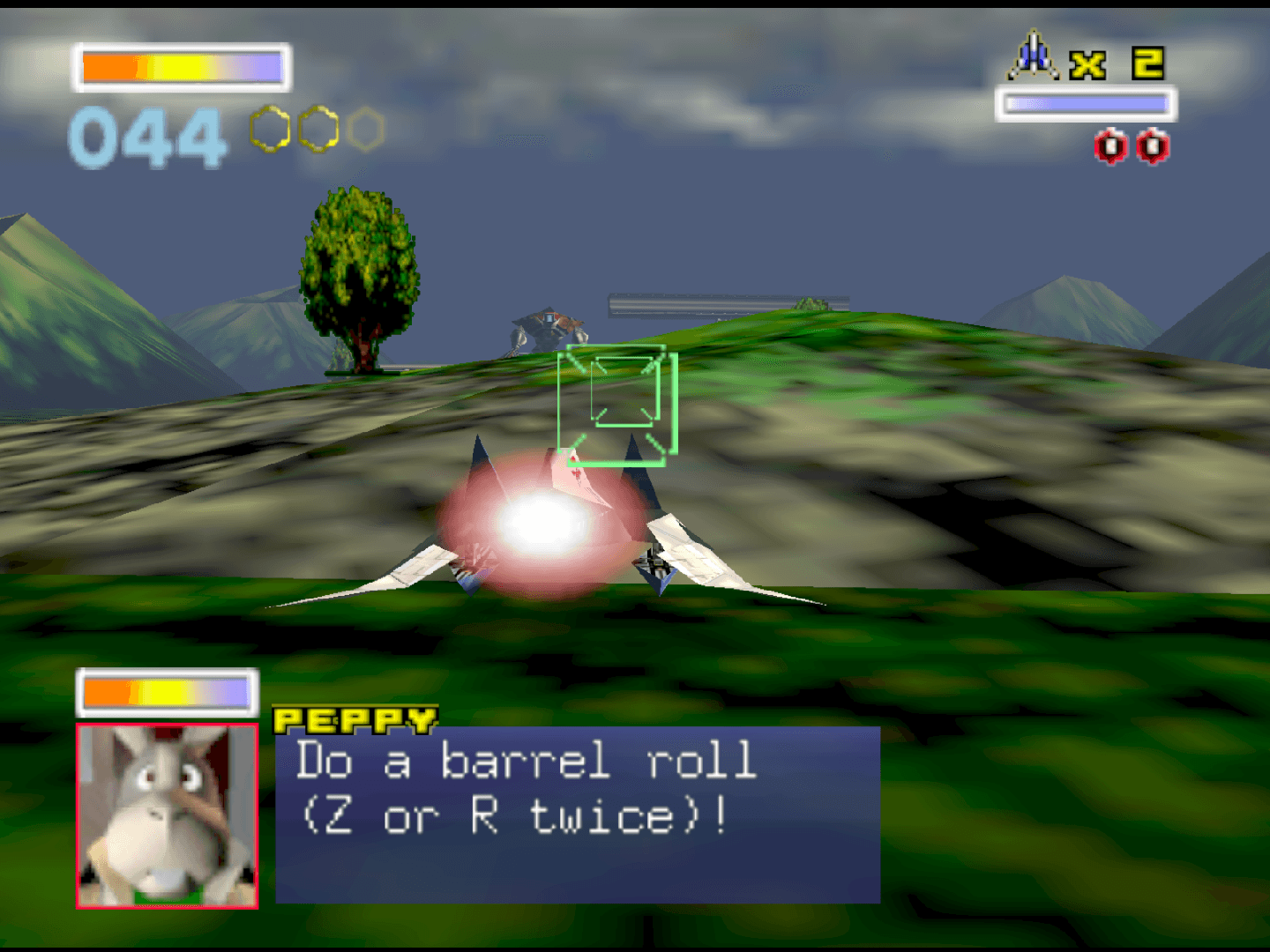This screenshot has width=1270, height=952.
Task: Click the top-left shield gauge bar
Action: (x=181, y=66)
